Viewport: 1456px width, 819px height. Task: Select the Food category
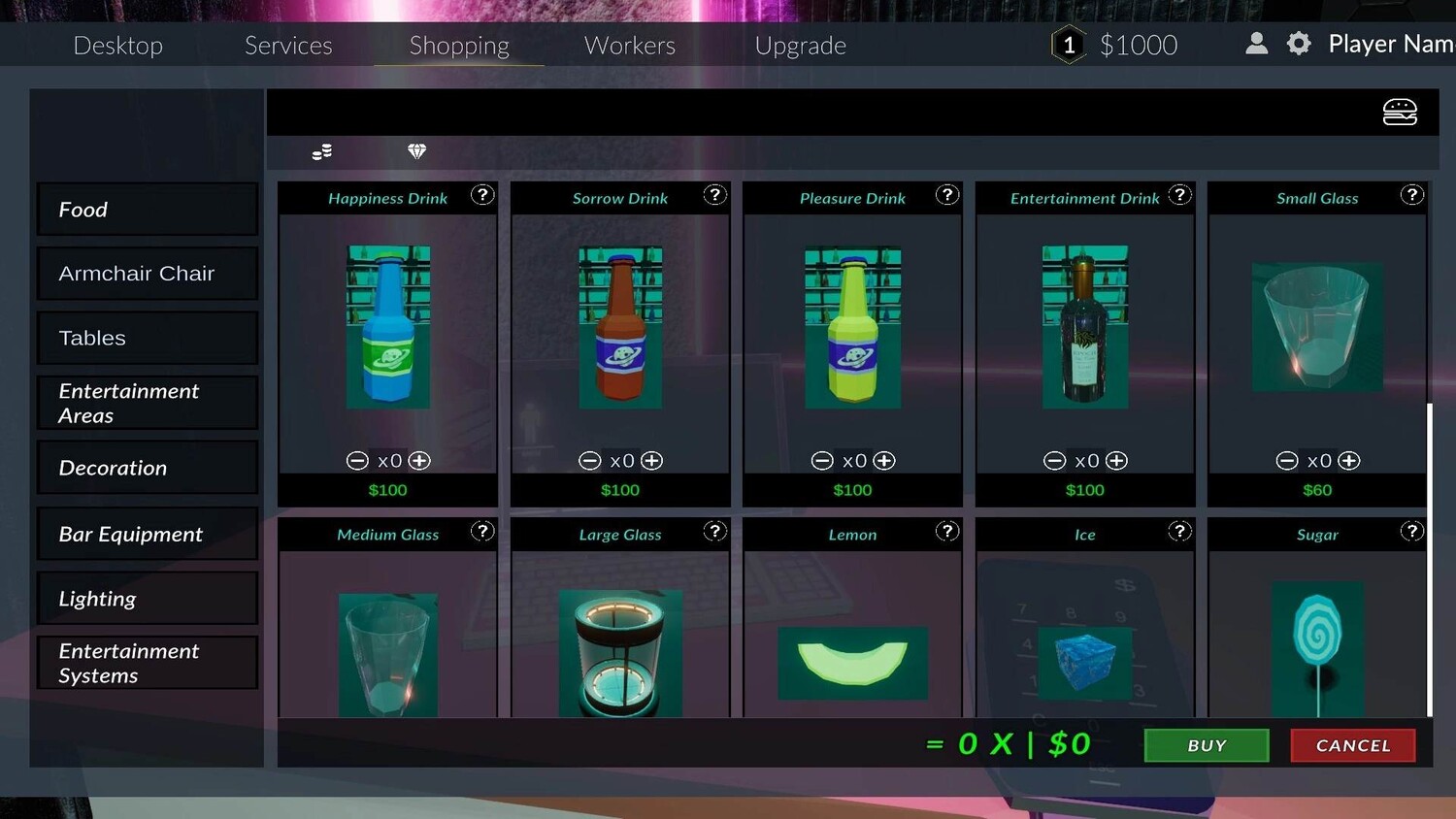click(147, 210)
